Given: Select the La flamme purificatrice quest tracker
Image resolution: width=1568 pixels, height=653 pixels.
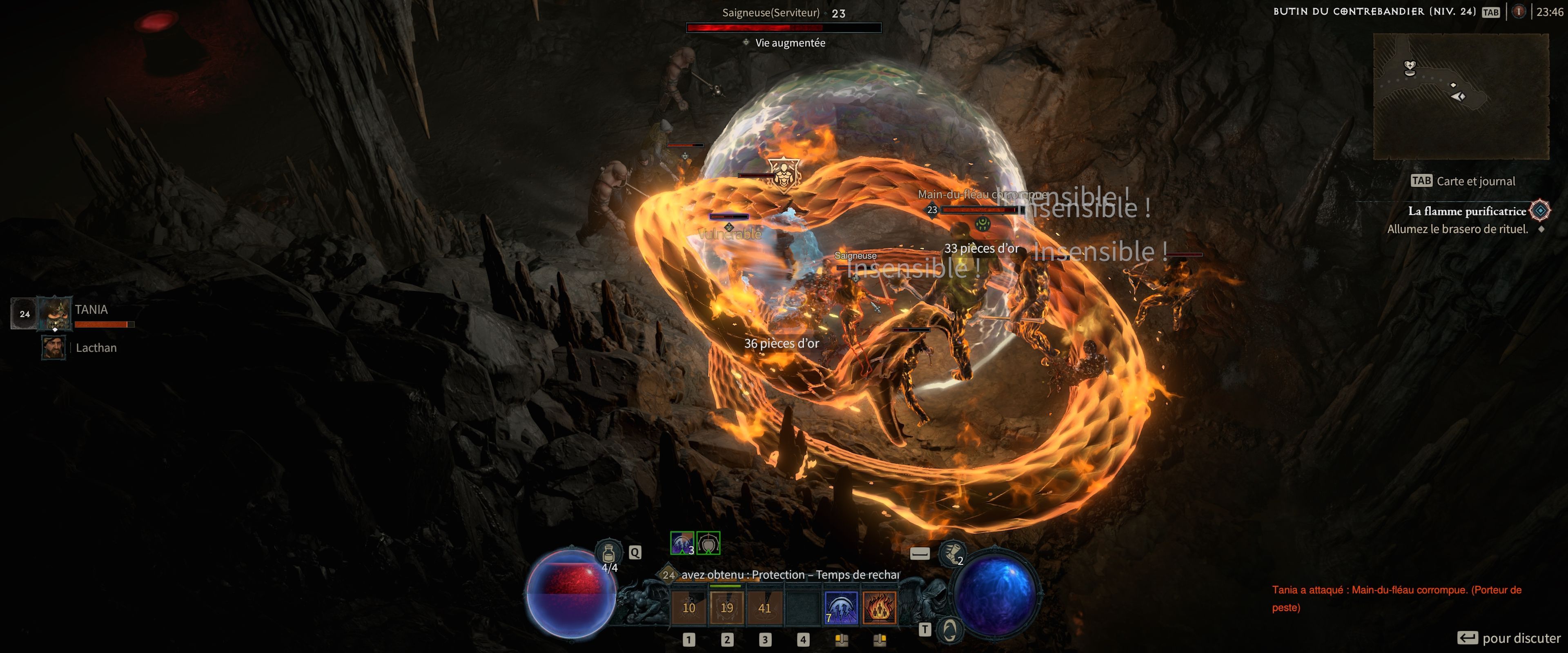Looking at the screenshot, I should tap(1466, 211).
